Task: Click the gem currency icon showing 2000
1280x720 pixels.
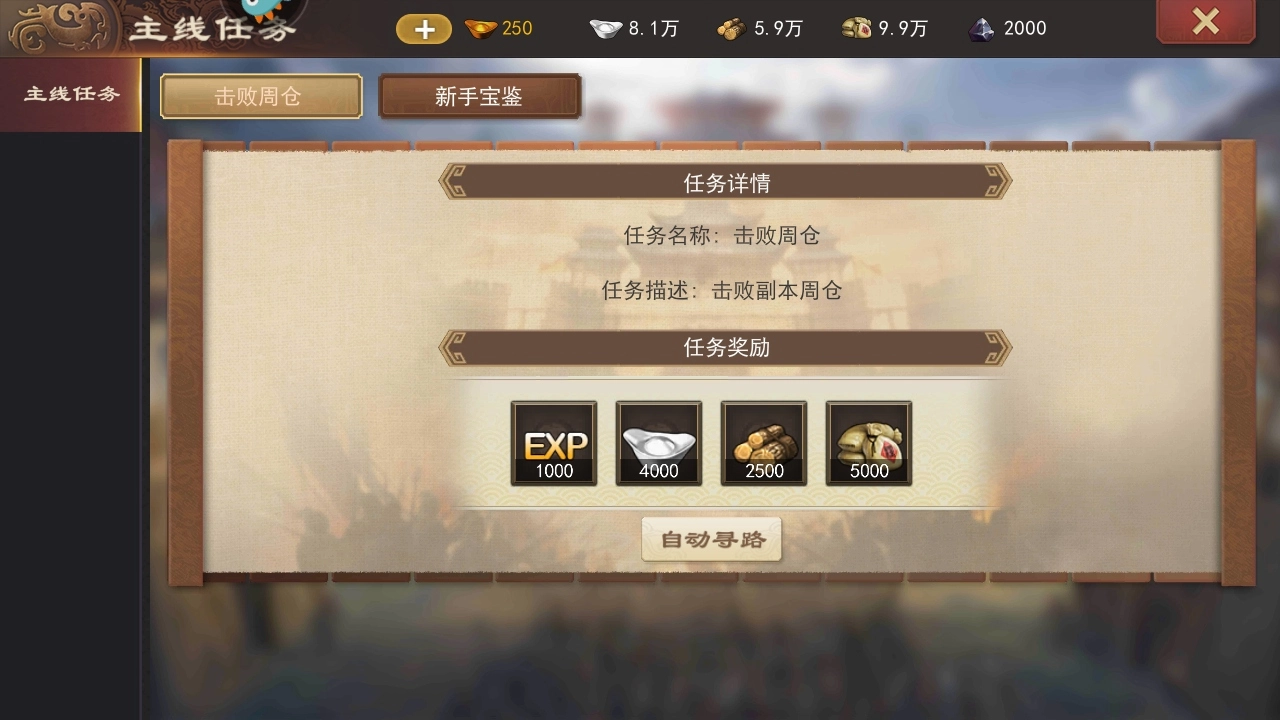Action: 982,29
